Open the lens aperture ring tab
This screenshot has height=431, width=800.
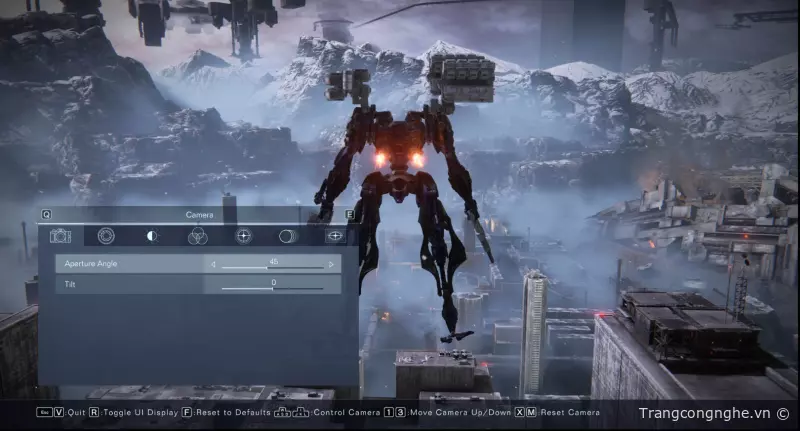click(106, 236)
